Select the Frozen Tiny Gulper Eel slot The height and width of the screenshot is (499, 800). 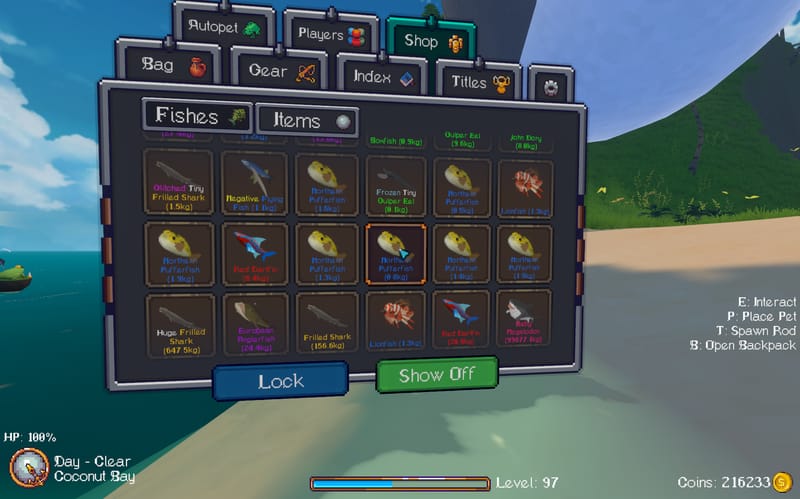[x=396, y=185]
